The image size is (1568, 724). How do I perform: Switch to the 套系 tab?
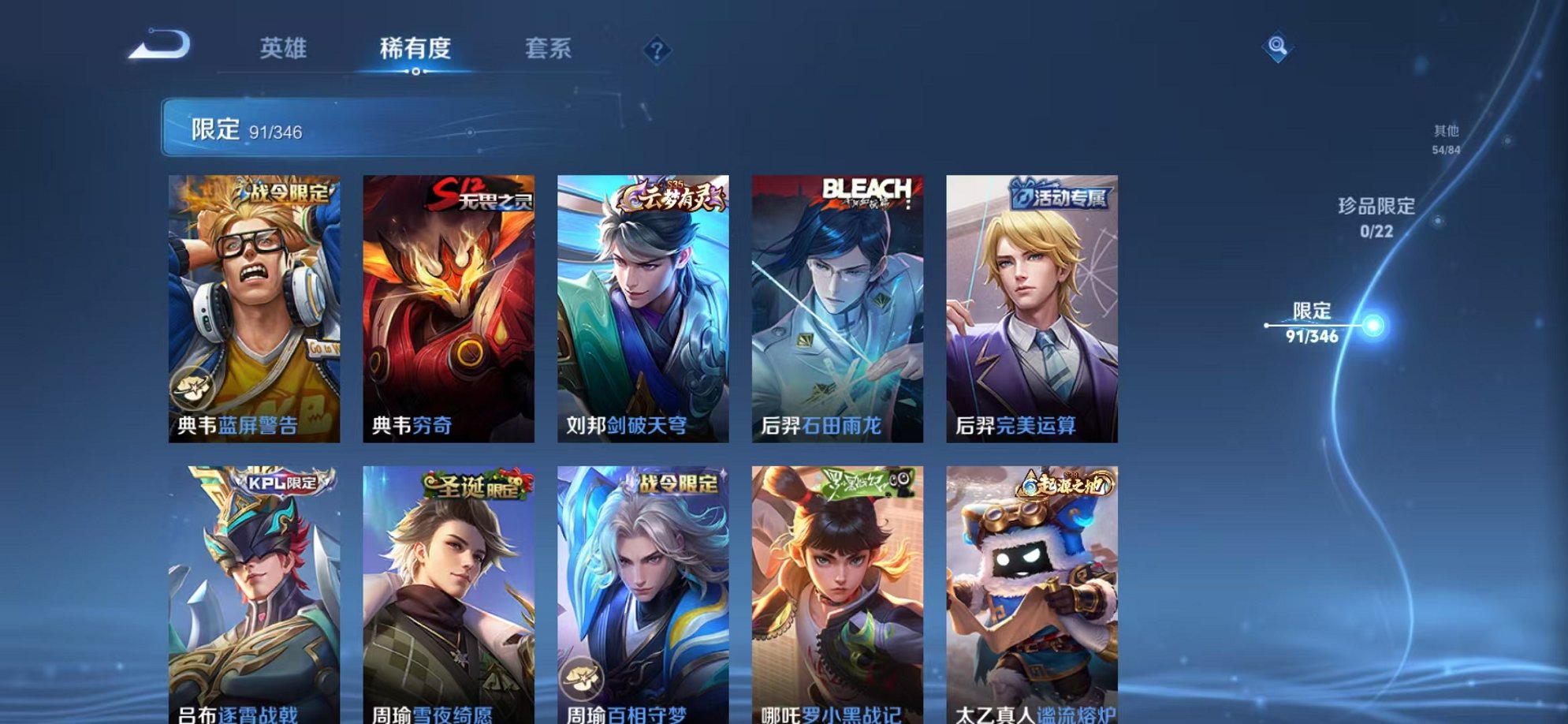pos(549,49)
